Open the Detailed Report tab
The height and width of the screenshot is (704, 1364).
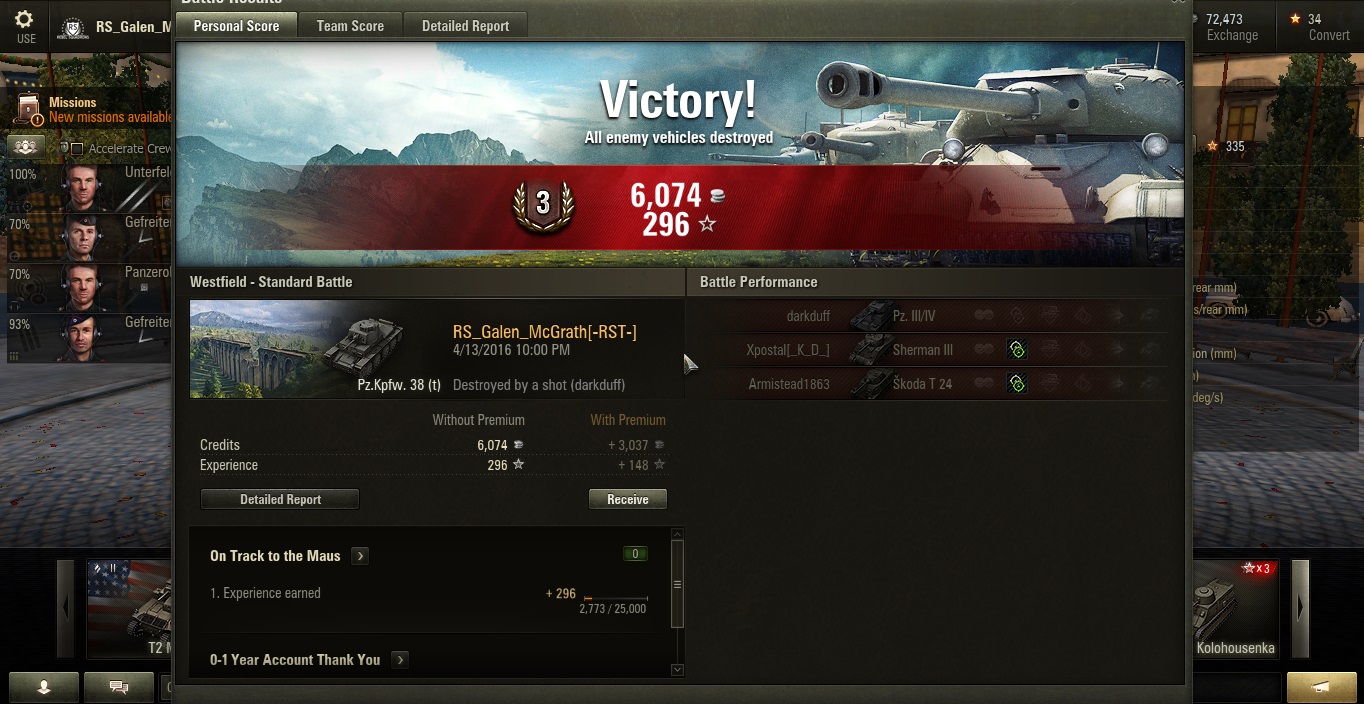click(465, 26)
